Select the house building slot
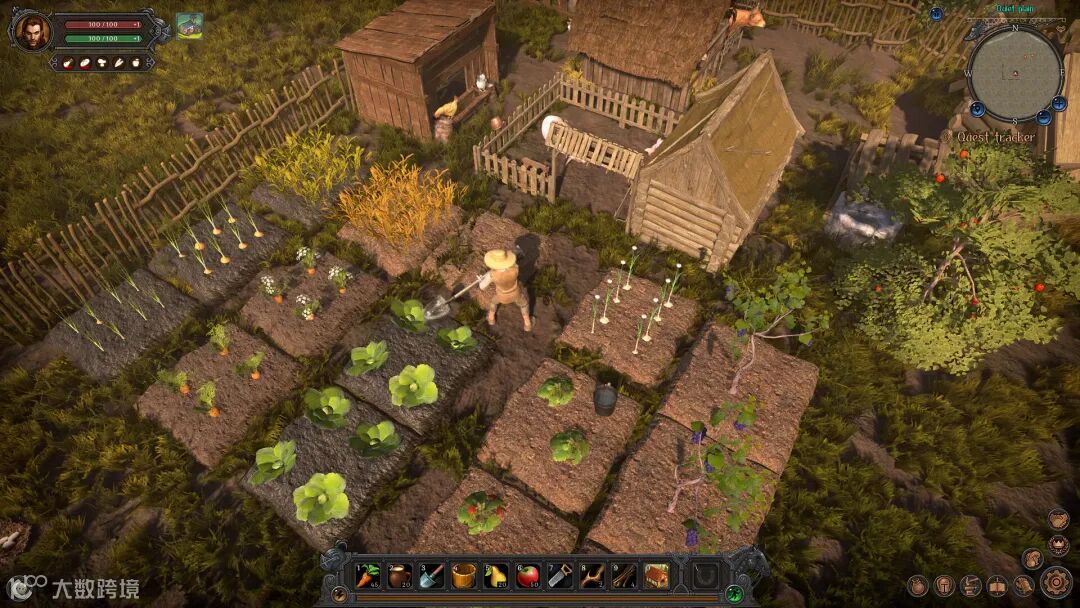 656,576
